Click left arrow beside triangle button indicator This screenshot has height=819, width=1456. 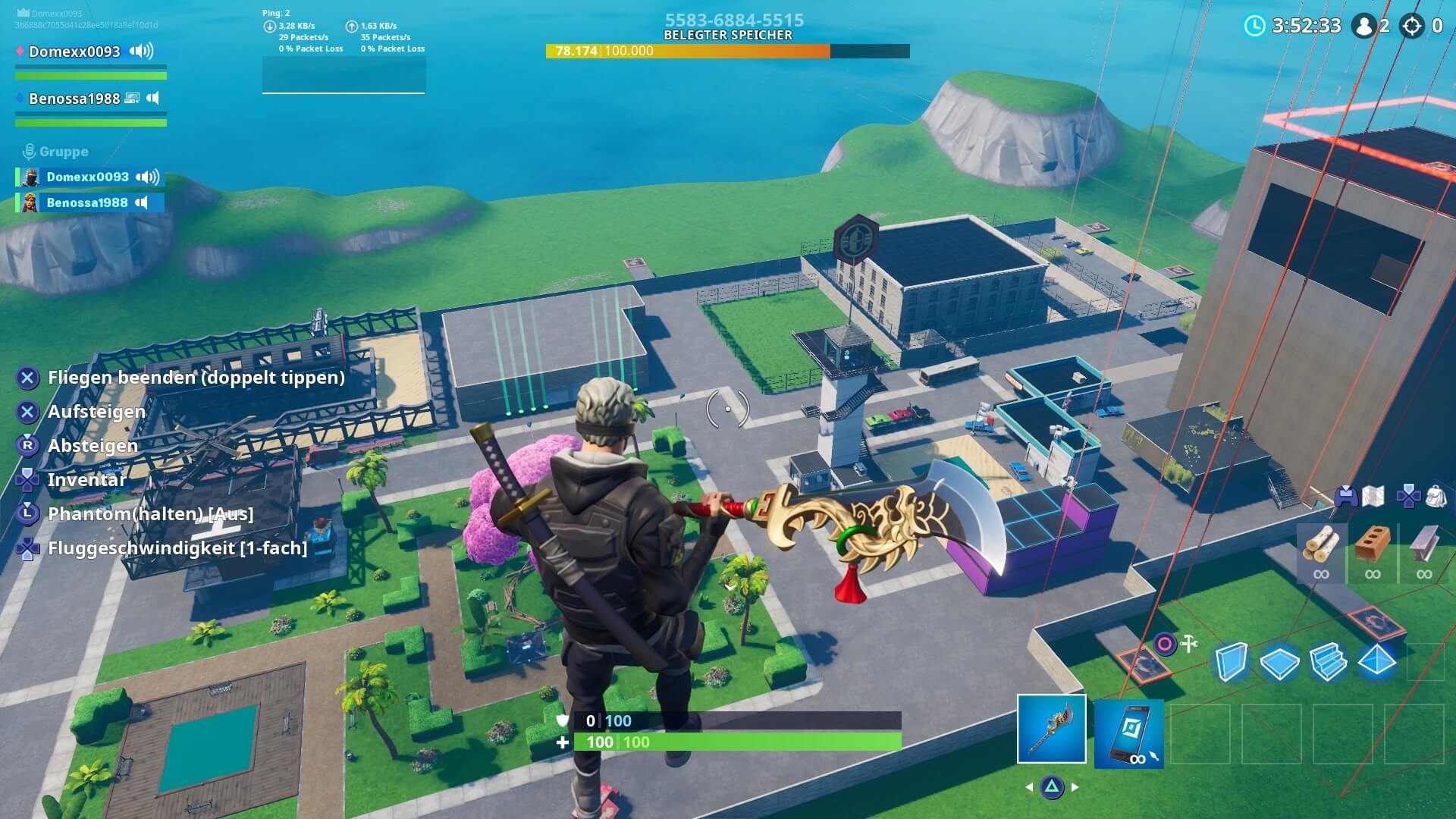tap(1028, 787)
